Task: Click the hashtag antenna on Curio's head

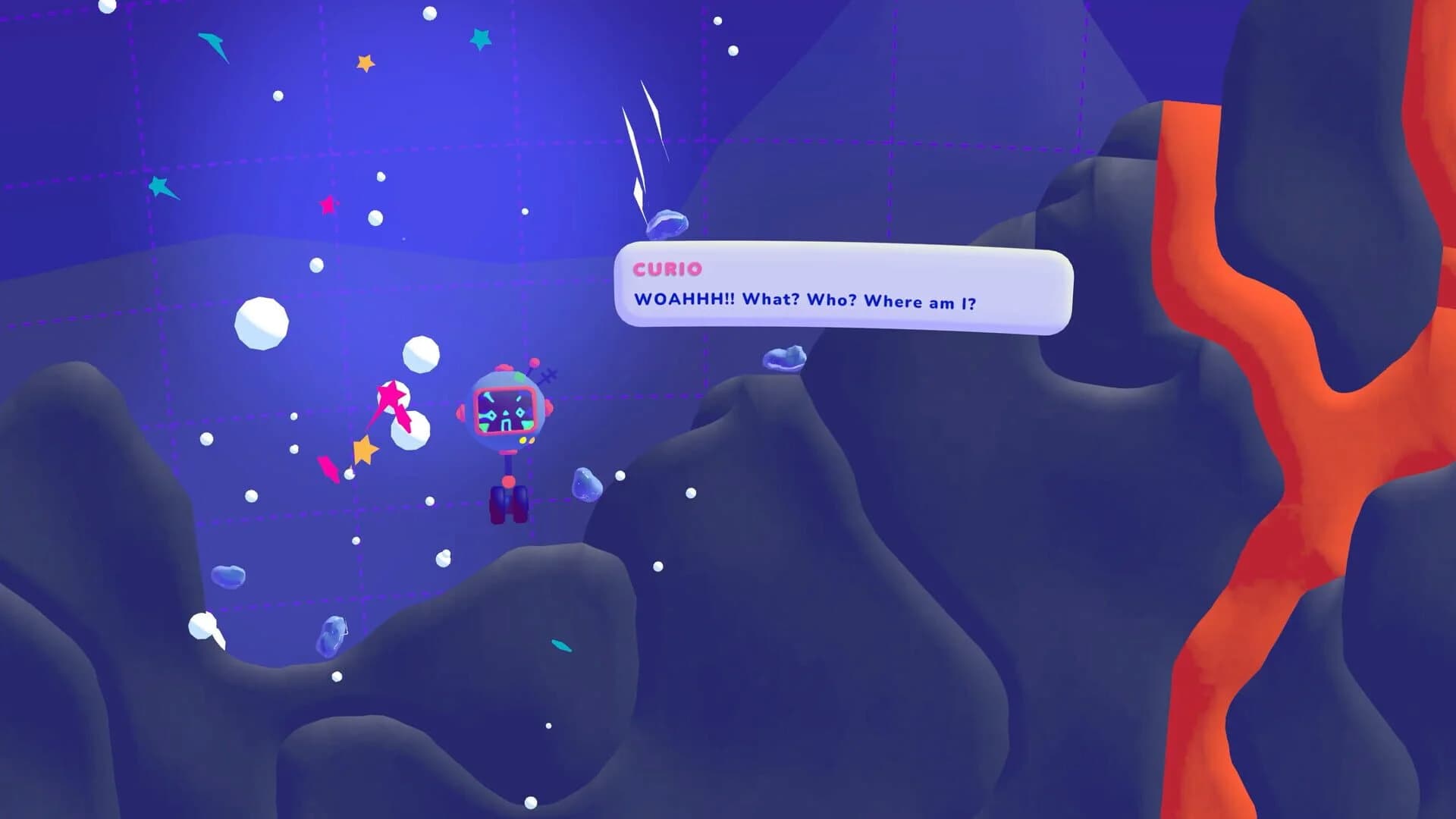Action: click(547, 376)
